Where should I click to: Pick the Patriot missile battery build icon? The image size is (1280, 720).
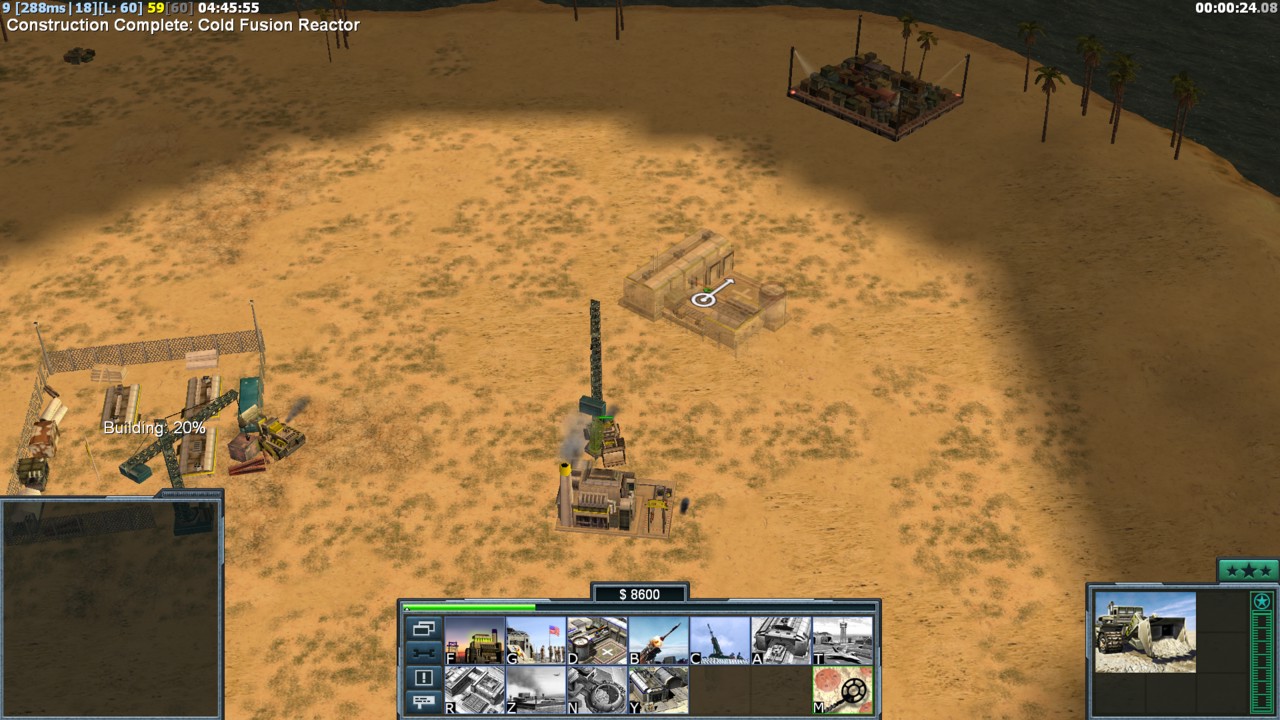658,640
